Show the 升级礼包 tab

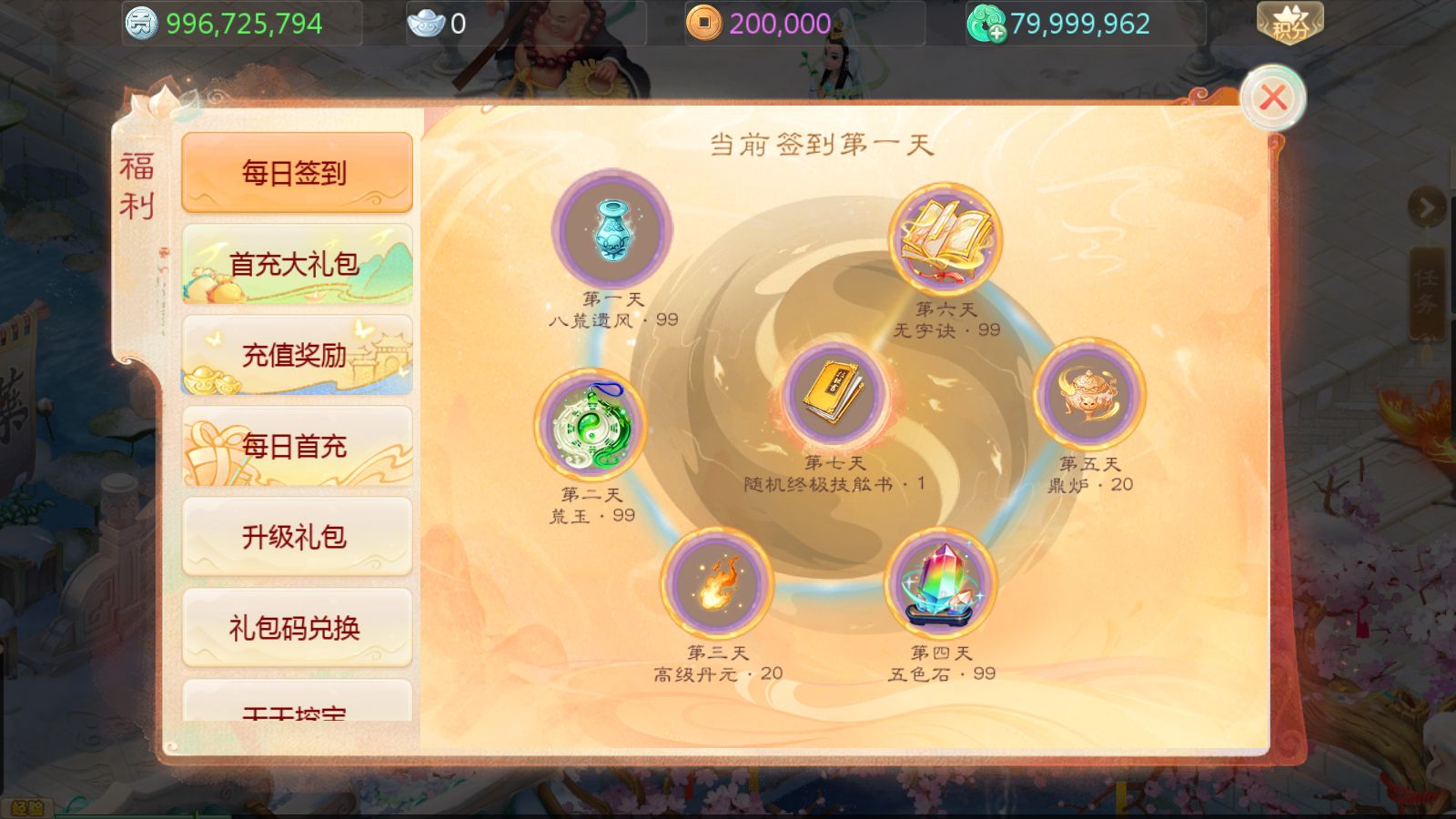(297, 537)
